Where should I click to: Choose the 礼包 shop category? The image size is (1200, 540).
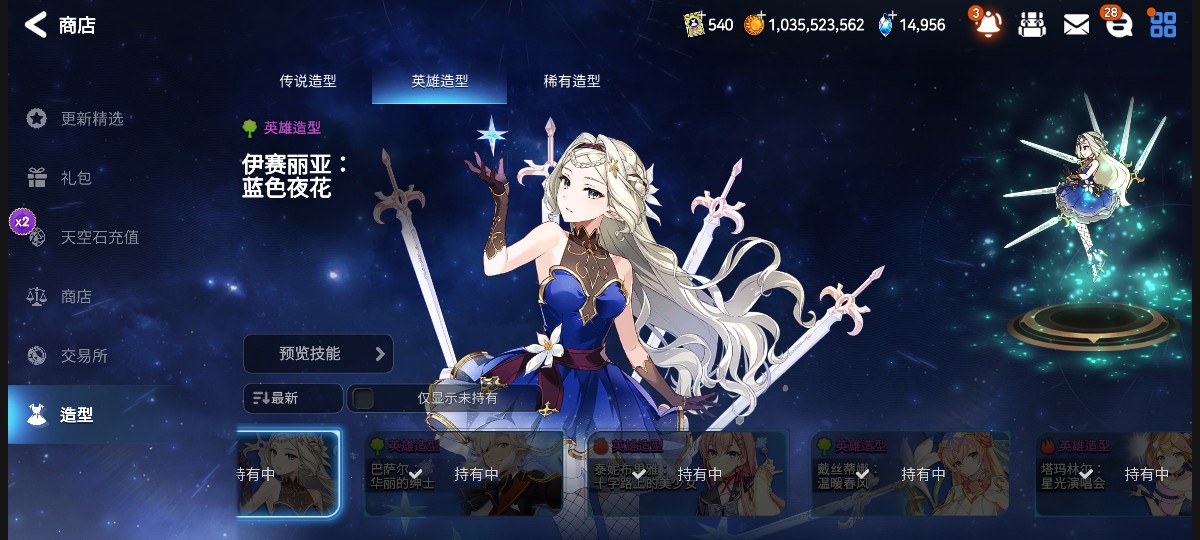point(75,178)
